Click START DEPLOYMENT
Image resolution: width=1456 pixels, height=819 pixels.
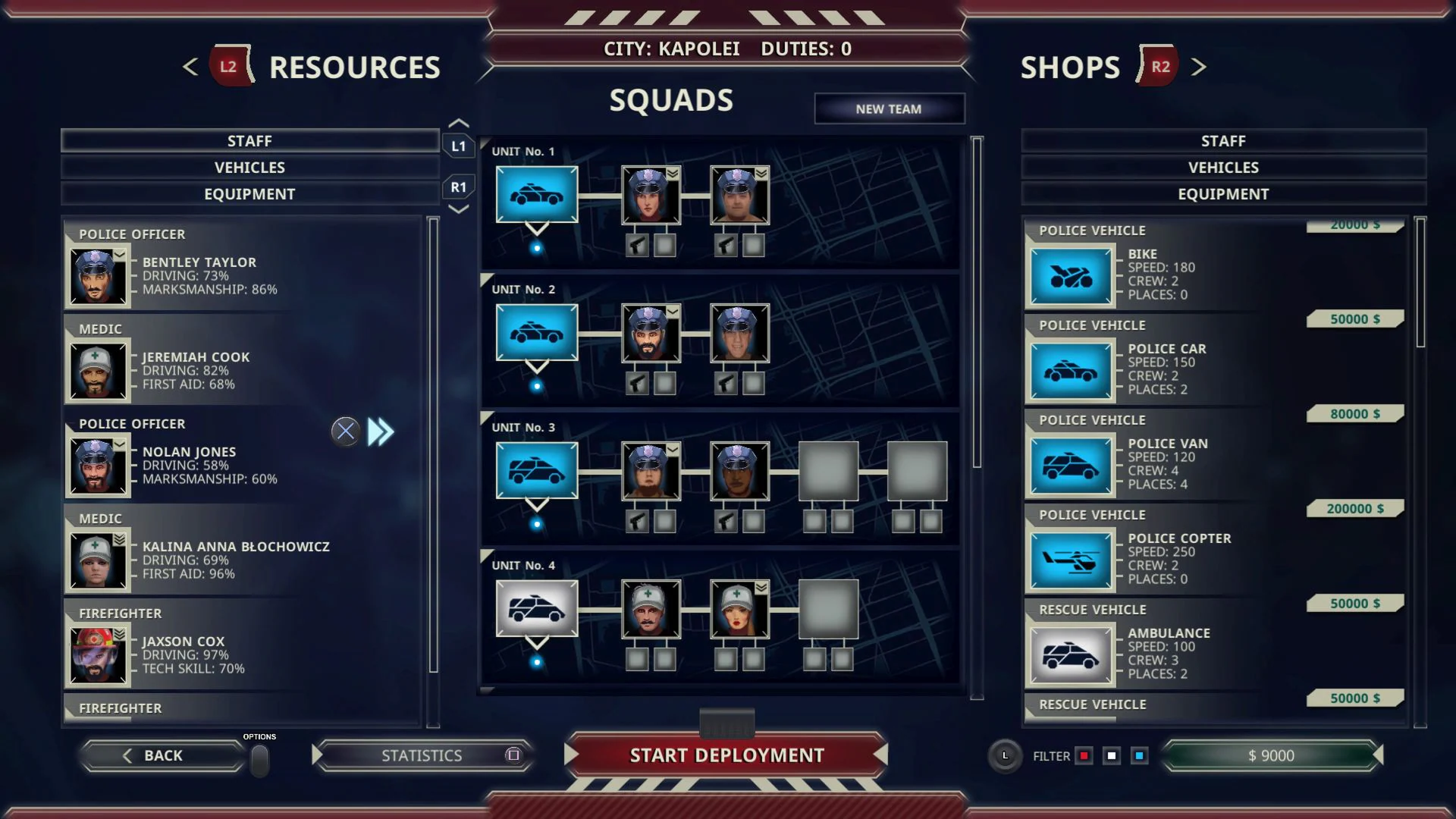pyautogui.click(x=726, y=755)
